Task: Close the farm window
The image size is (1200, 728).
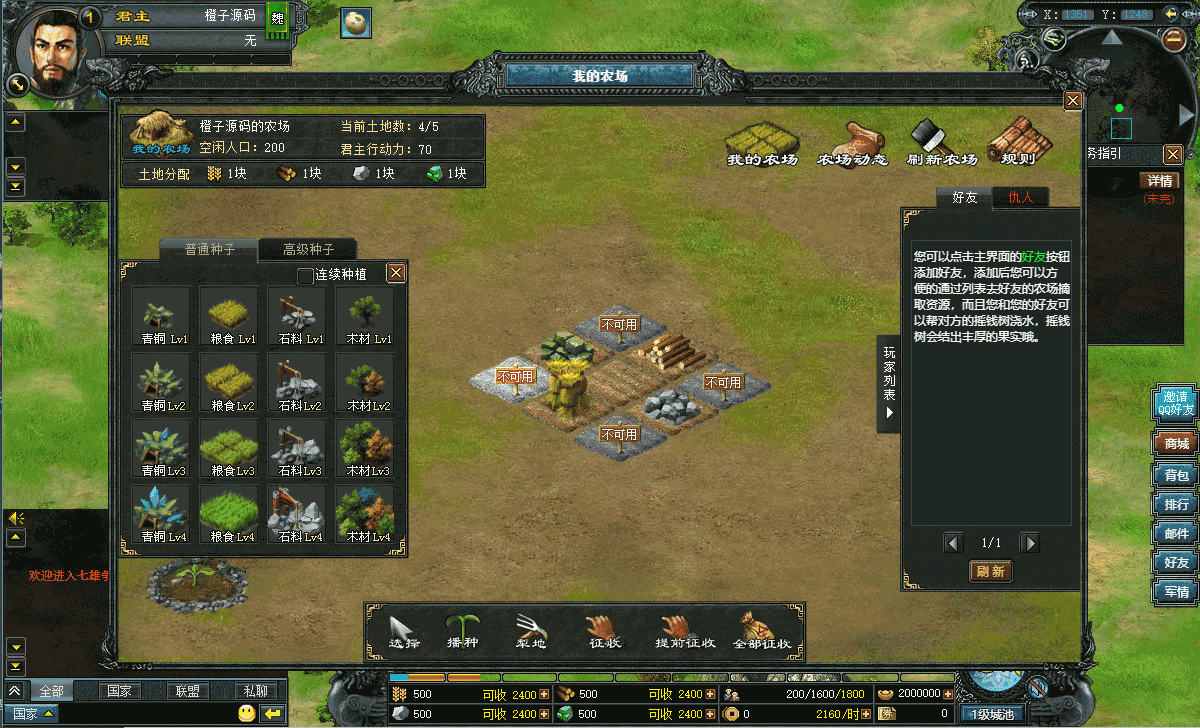Action: 1073,101
